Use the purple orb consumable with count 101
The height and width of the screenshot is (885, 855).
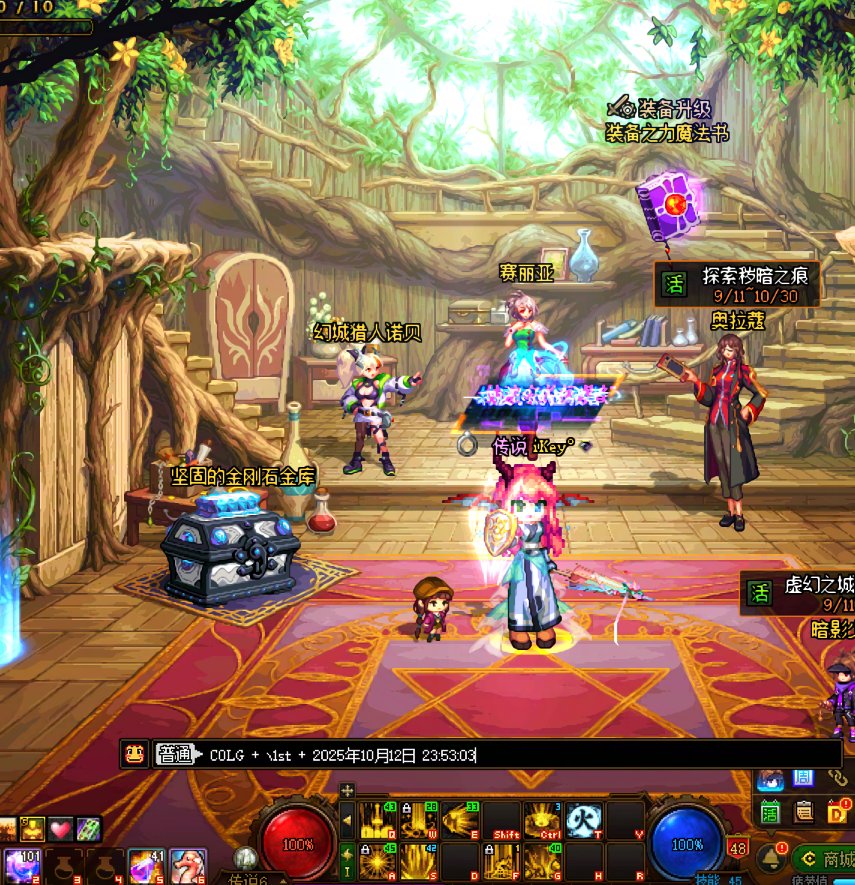[21, 865]
